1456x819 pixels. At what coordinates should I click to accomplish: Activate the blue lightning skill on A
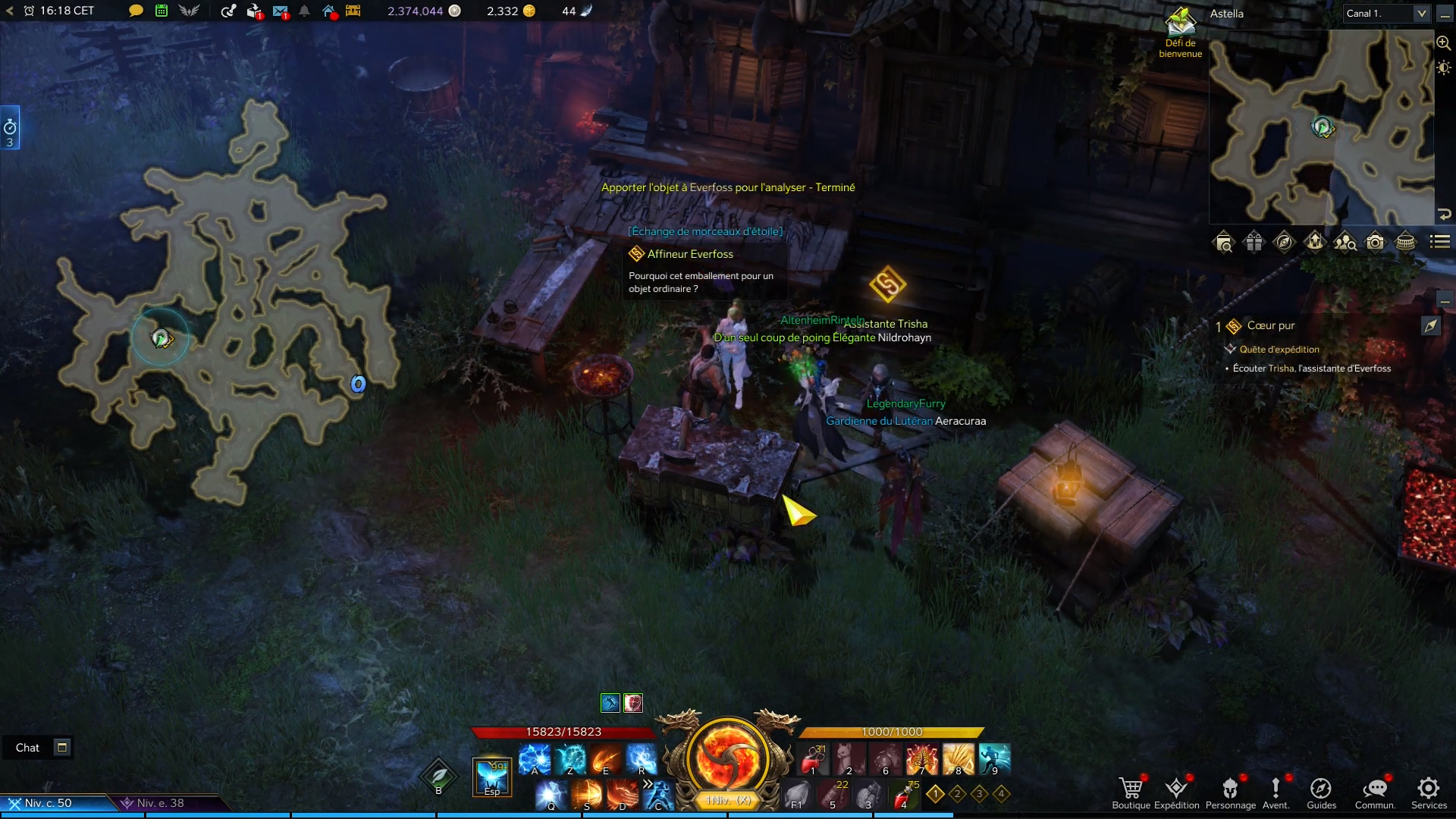pyautogui.click(x=534, y=758)
